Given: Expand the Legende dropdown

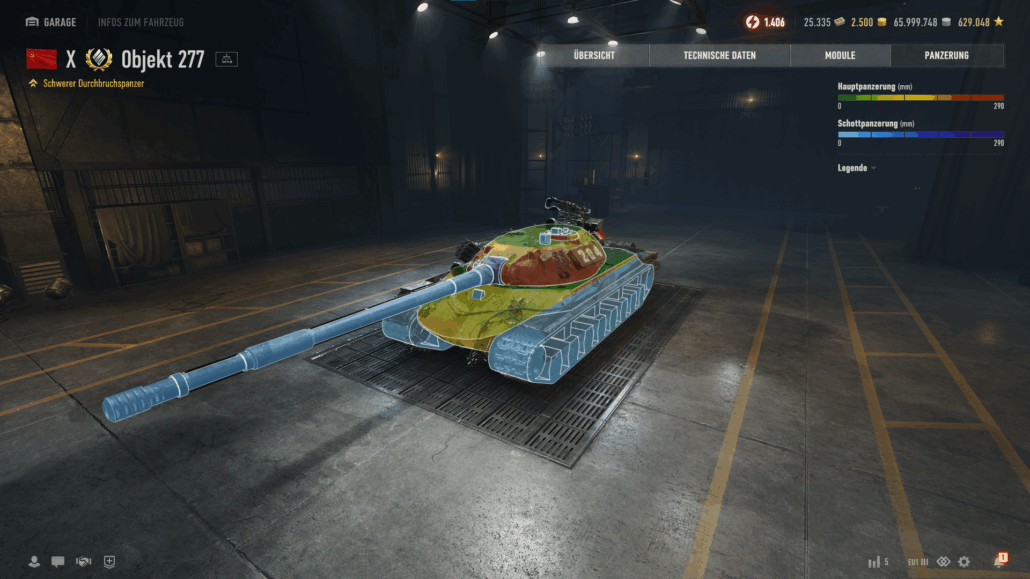Looking at the screenshot, I should pos(856,168).
